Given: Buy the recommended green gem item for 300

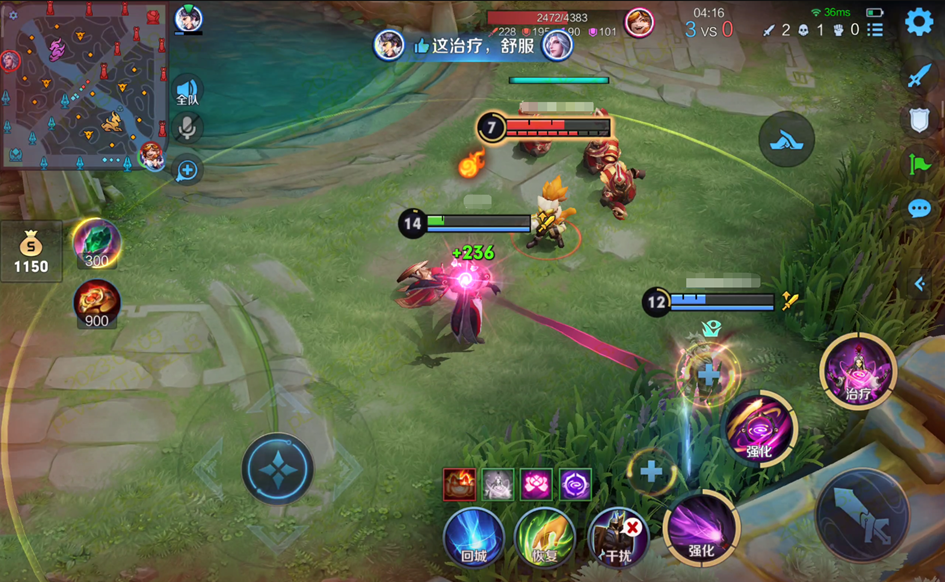Looking at the screenshot, I should 97,243.
